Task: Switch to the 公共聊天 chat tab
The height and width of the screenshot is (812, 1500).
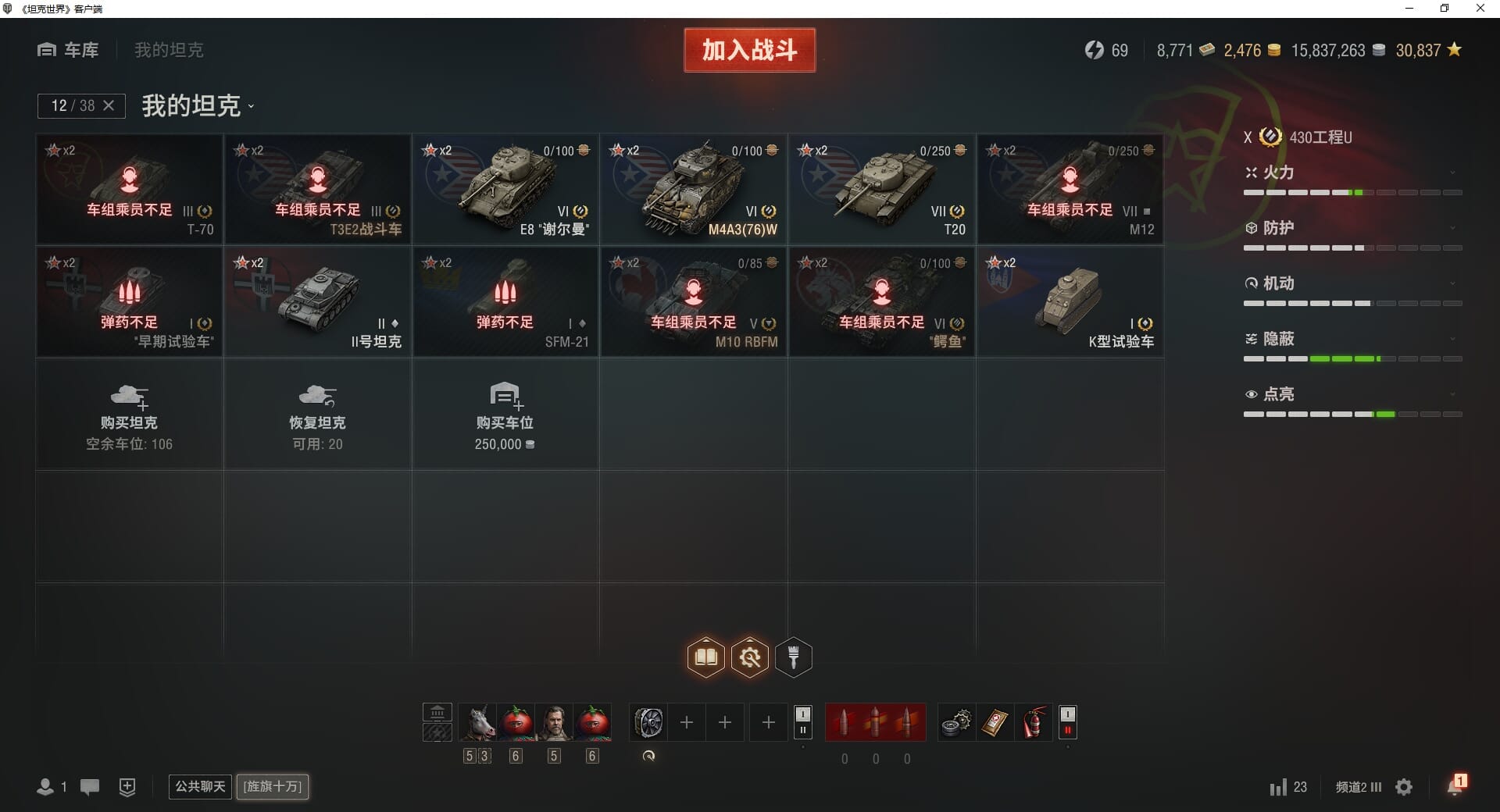Action: 200,786
